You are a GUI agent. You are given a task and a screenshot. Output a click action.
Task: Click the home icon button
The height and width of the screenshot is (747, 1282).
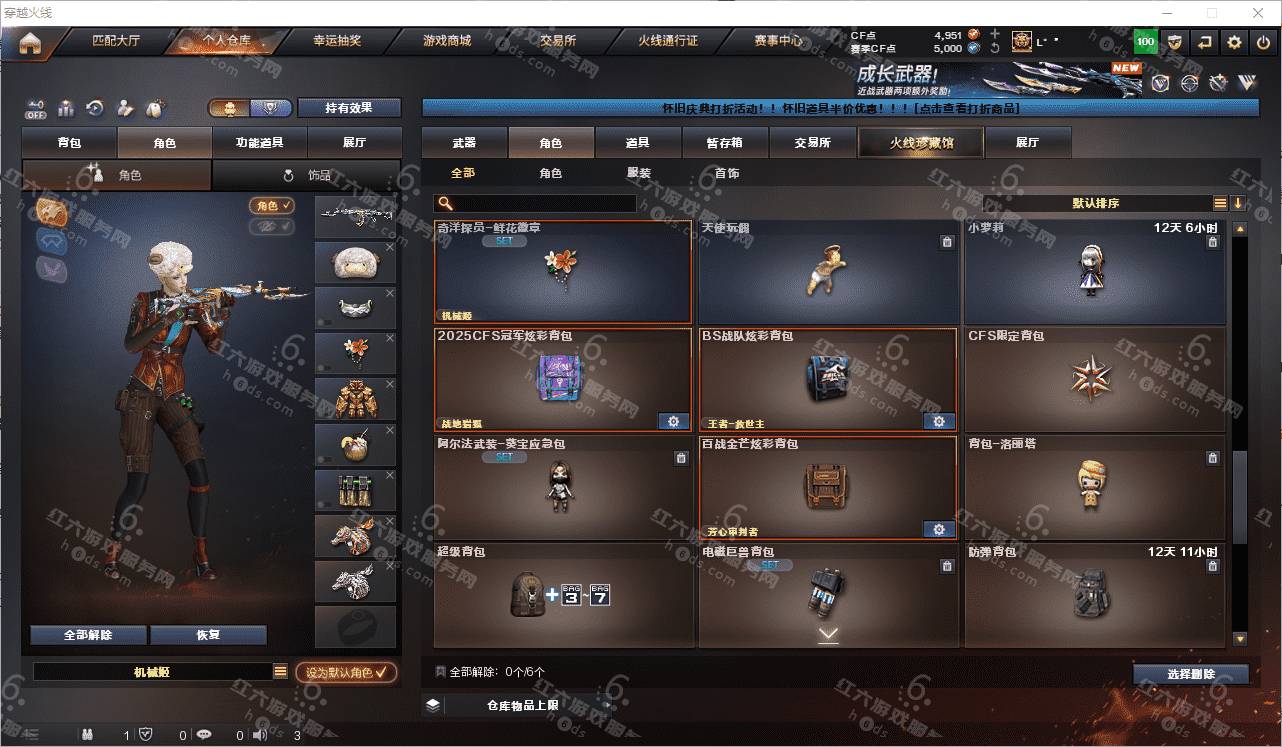click(x=30, y=43)
